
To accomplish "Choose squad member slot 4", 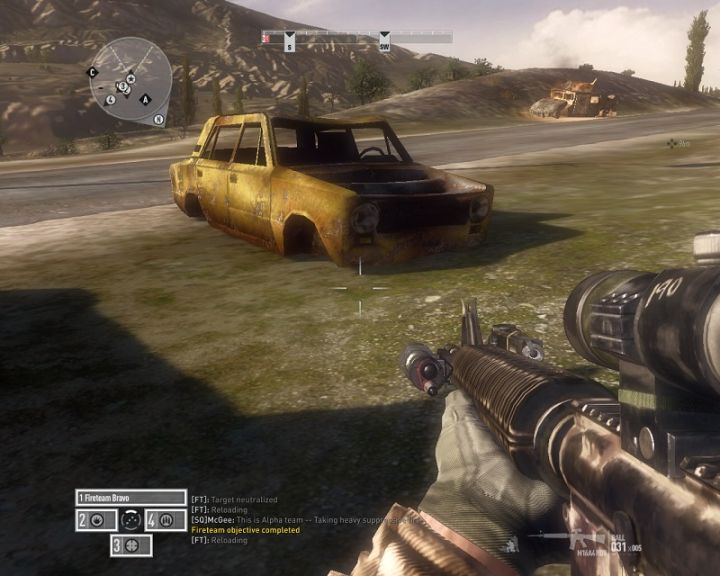I will coord(165,520).
